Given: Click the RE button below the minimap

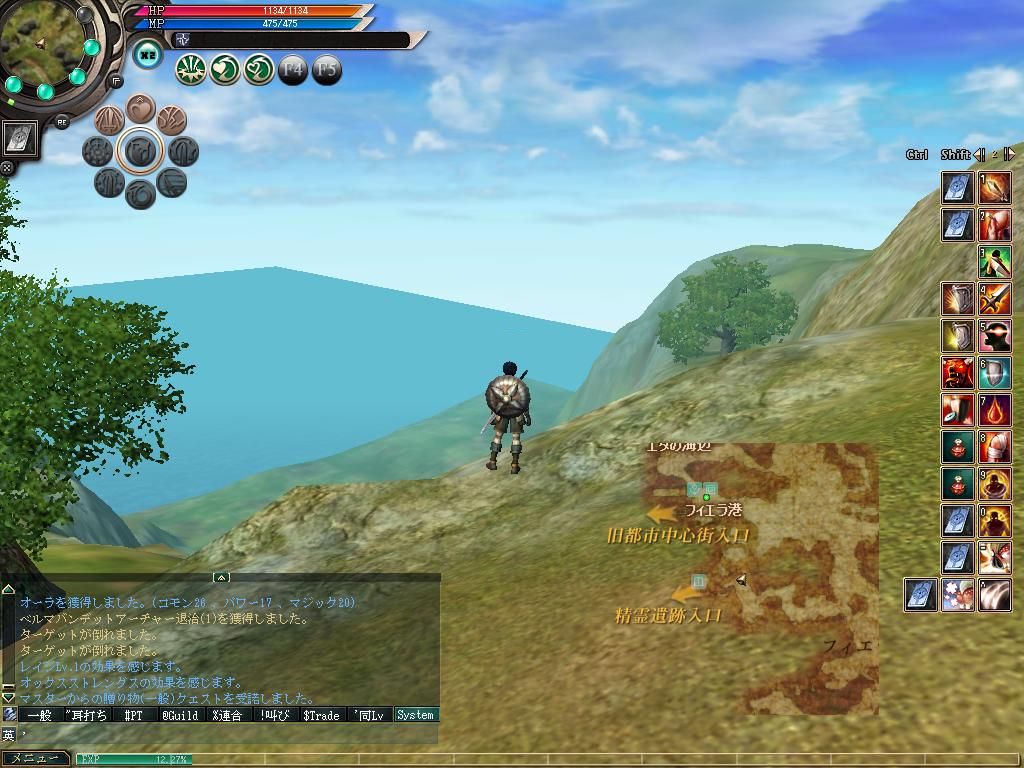Looking at the screenshot, I should click(62, 121).
